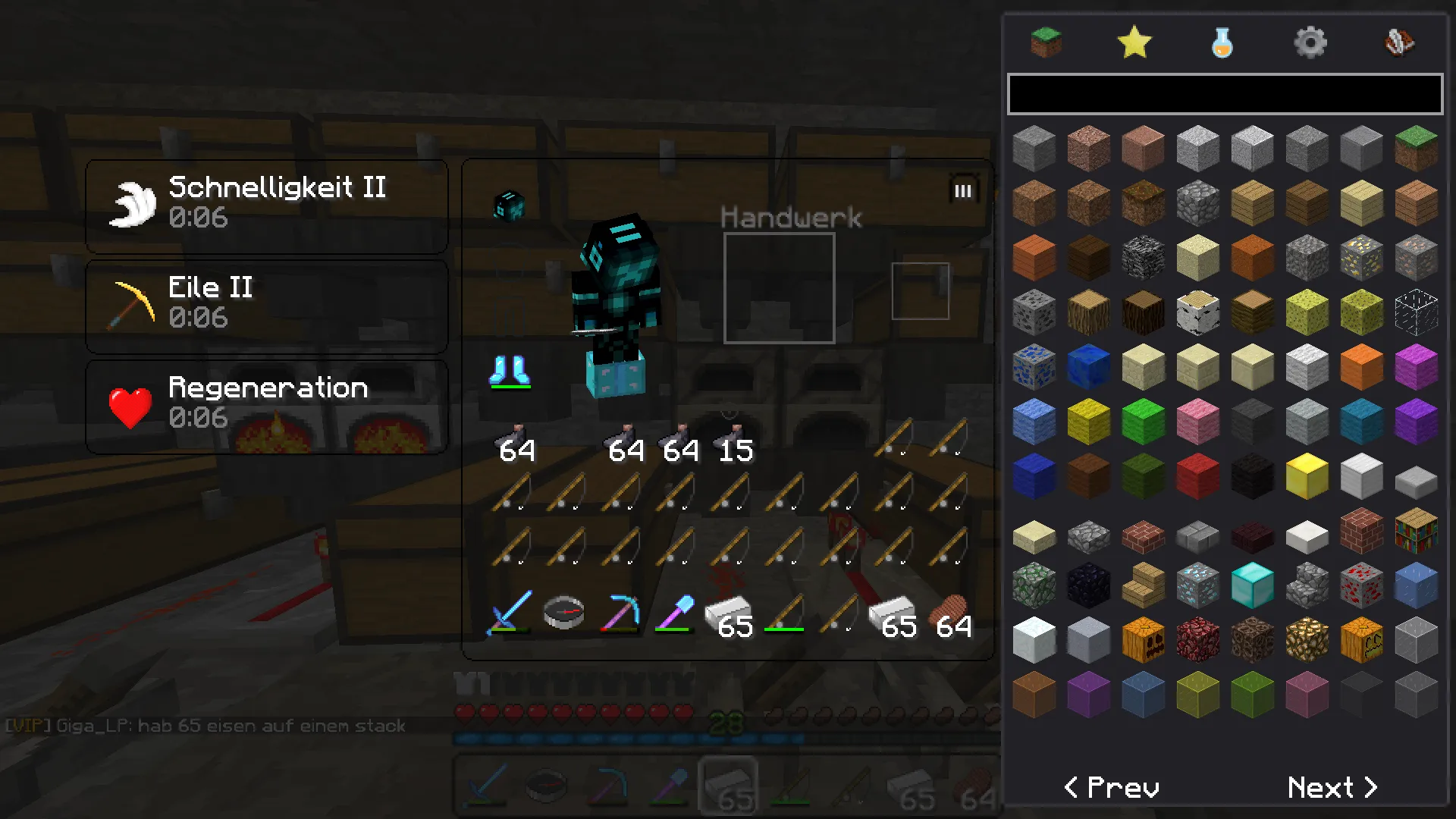
Task: Open the gear settings tab
Action: pos(1310,42)
